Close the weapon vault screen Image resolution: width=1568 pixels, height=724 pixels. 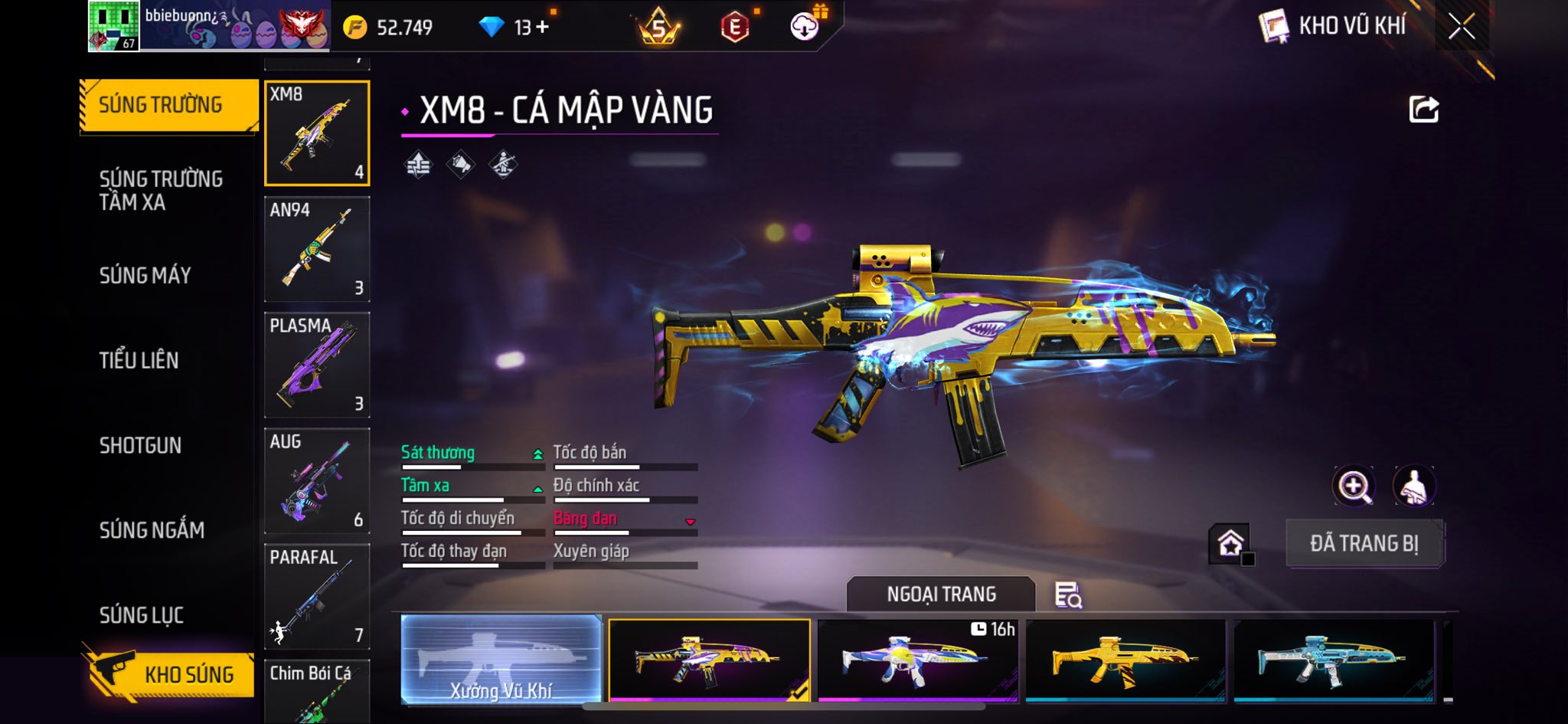(1461, 28)
